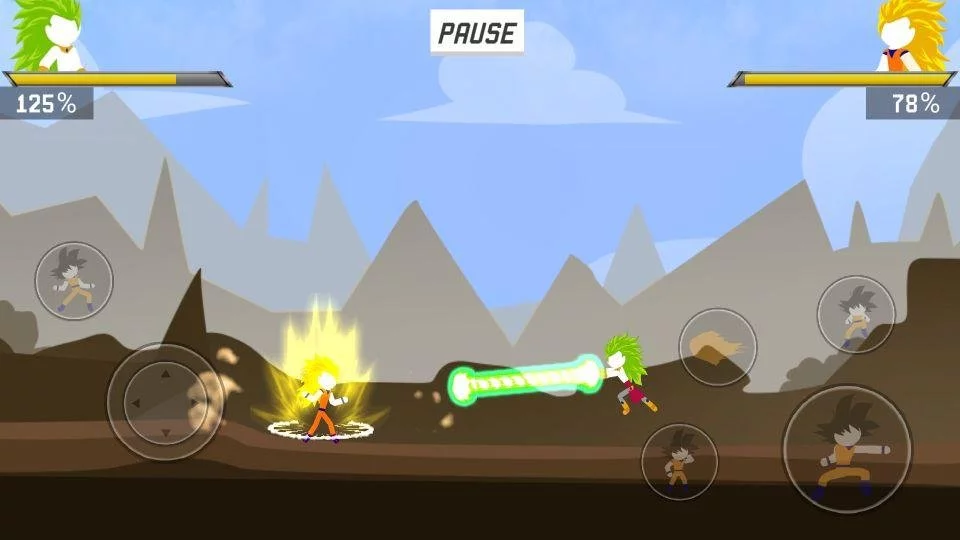
Task: Tap the directional movement joystick pad
Action: coord(165,402)
